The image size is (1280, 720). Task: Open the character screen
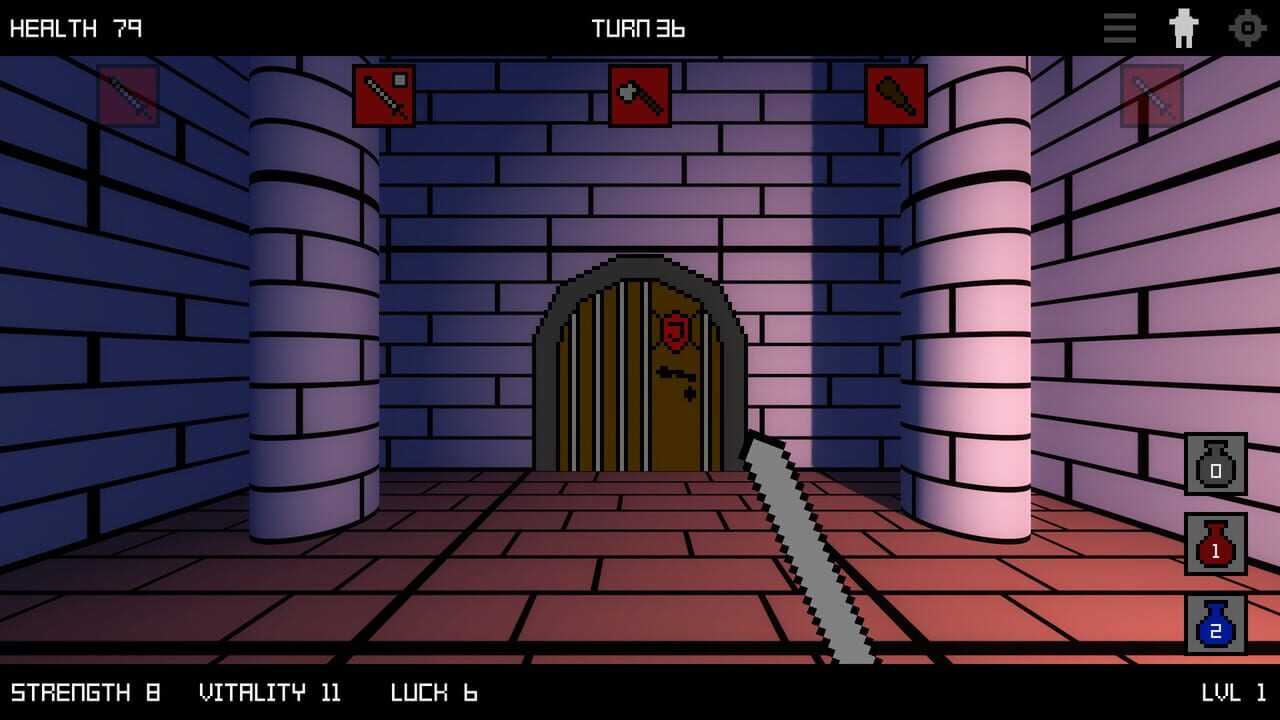click(x=1184, y=28)
